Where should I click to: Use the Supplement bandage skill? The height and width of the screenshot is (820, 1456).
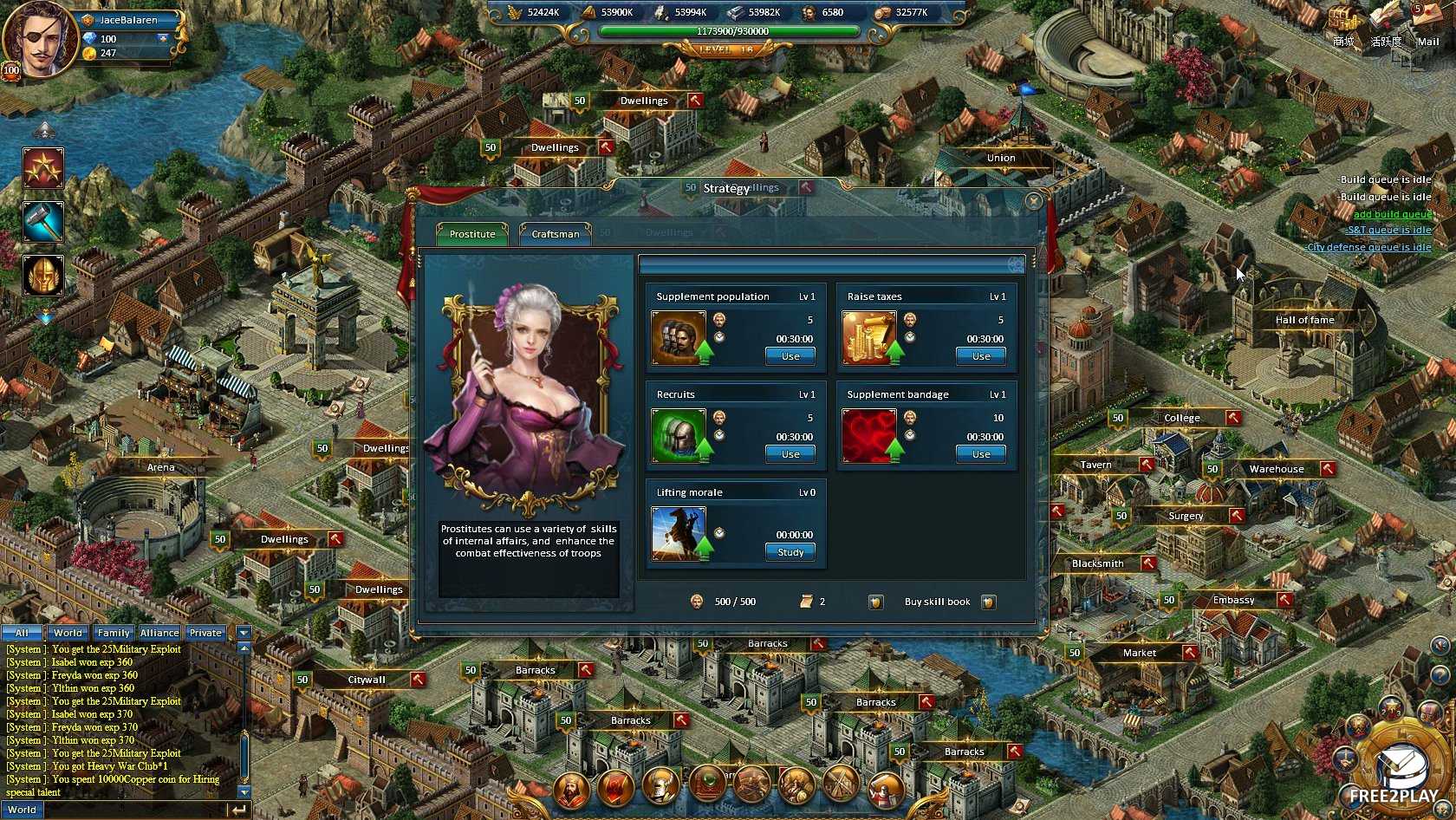(x=980, y=454)
